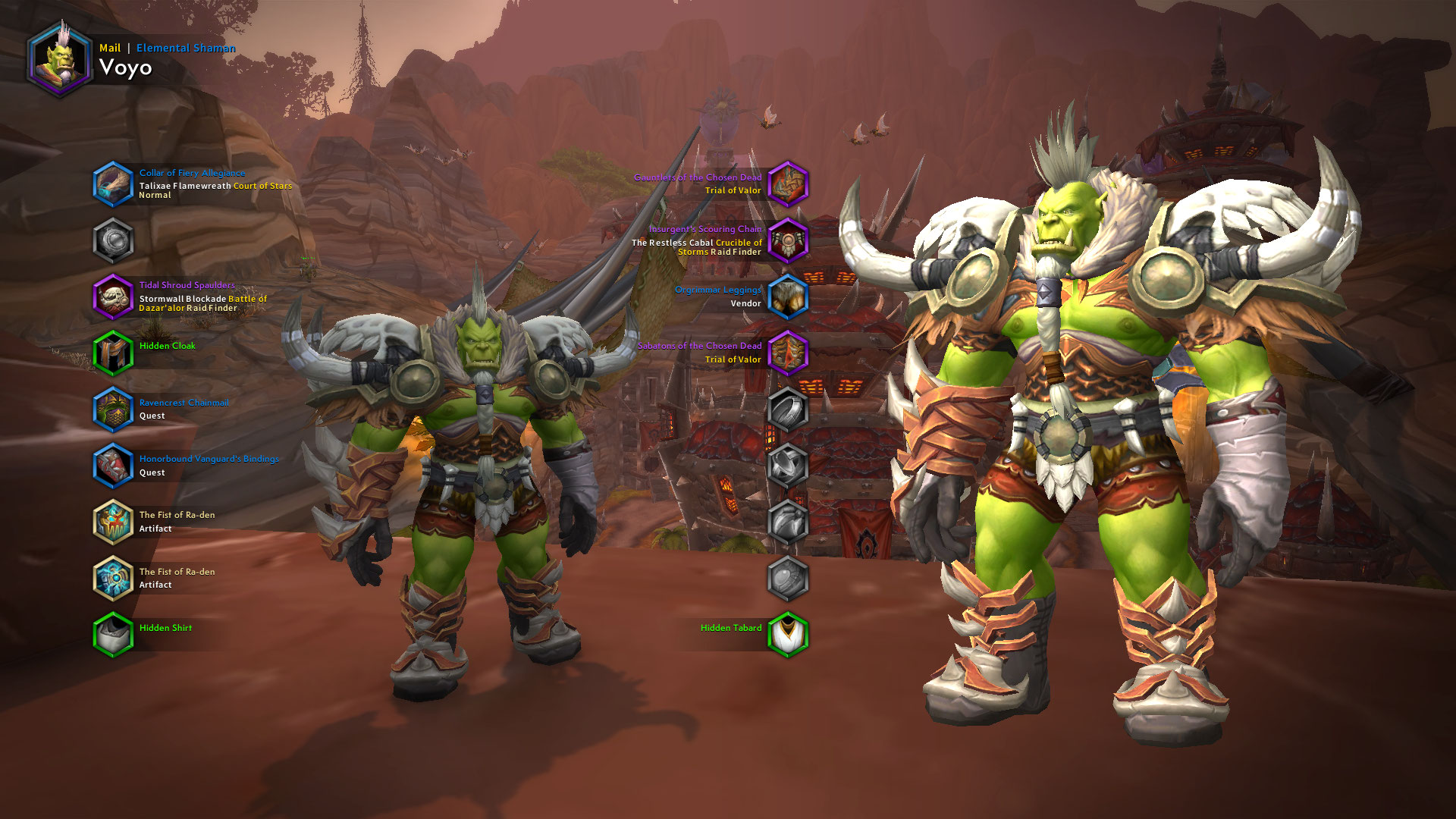Click the empty trinket slot under the Sabatons
The height and width of the screenshot is (819, 1456).
[789, 409]
